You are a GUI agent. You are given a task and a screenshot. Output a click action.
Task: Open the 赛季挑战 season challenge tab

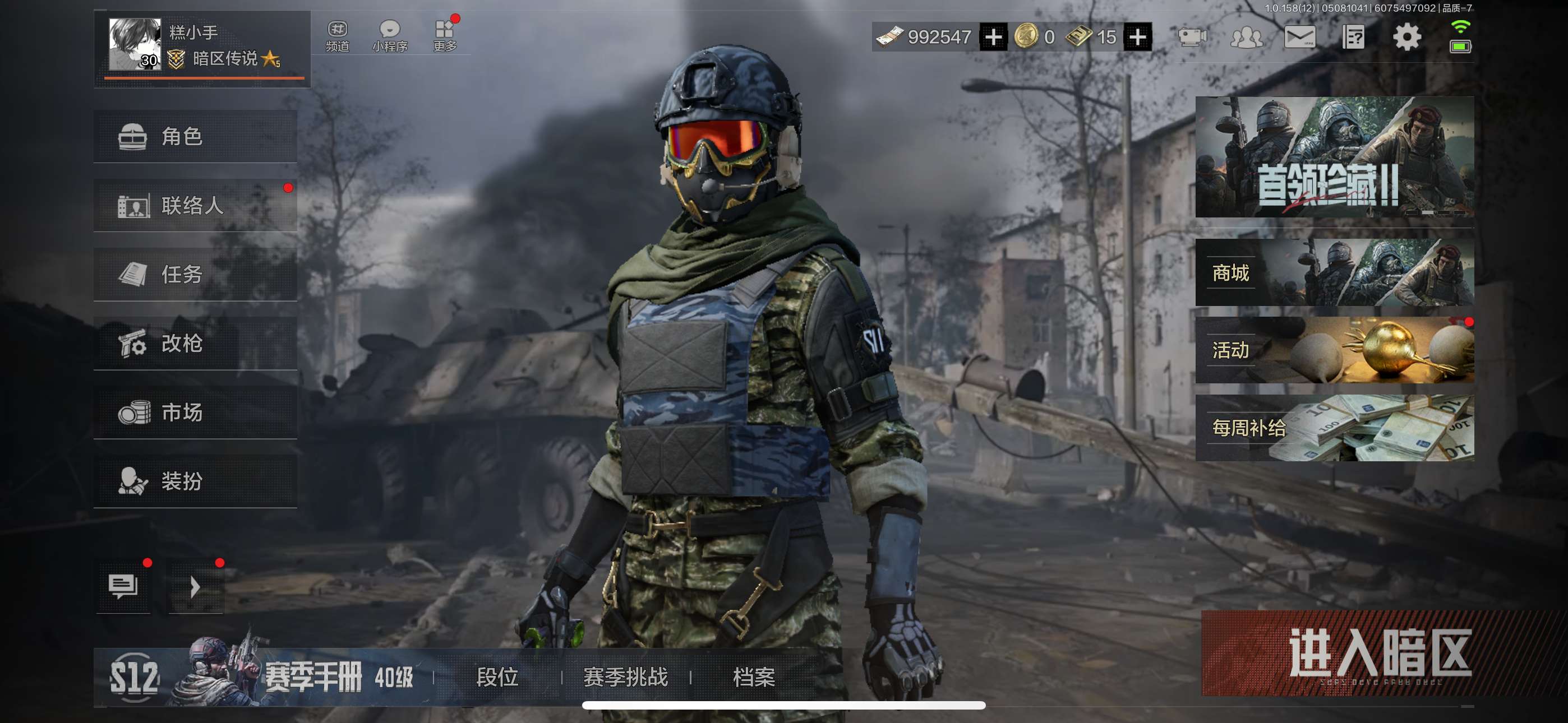pyautogui.click(x=626, y=676)
